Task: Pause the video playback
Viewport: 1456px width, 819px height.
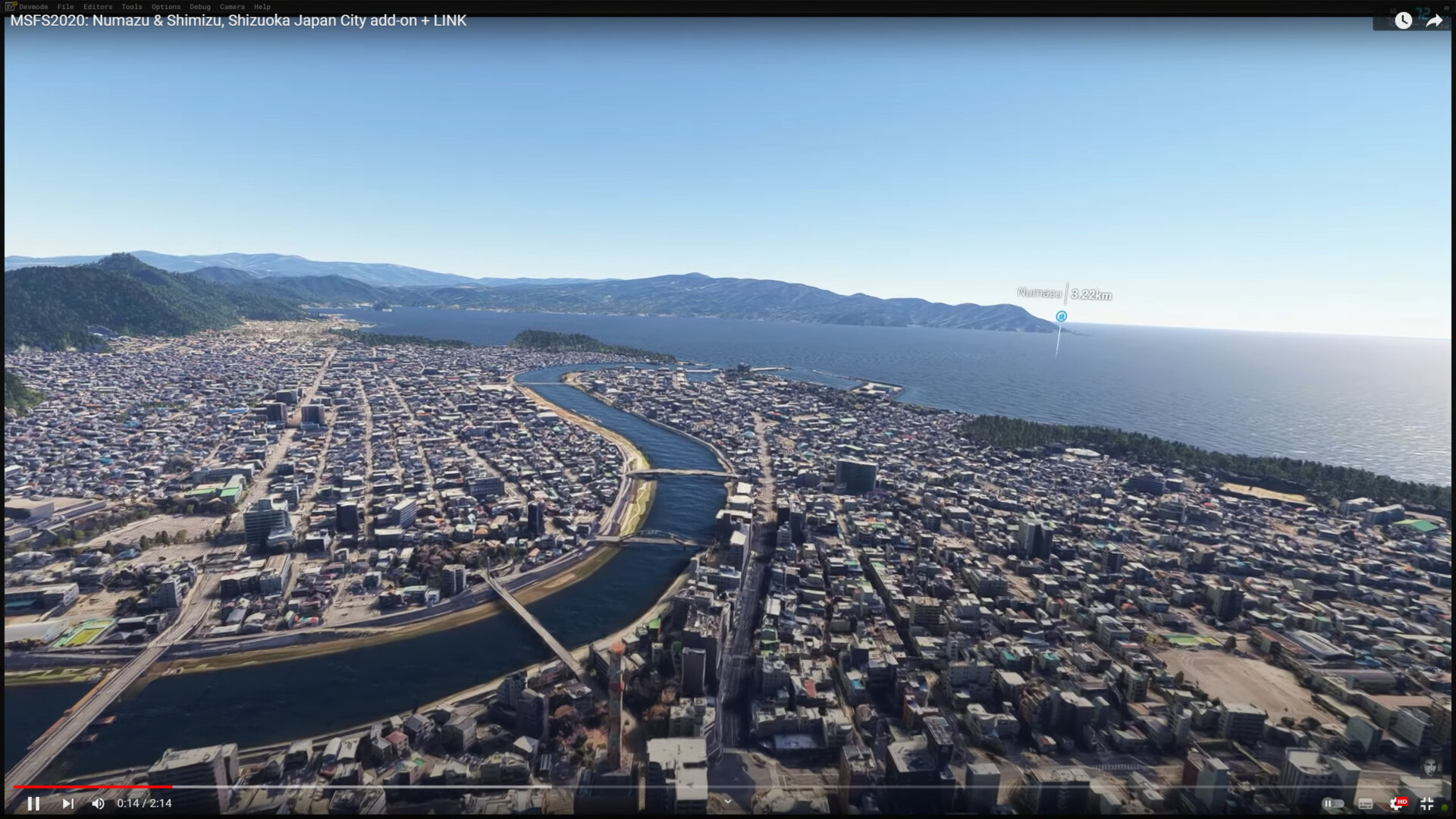Action: point(33,803)
